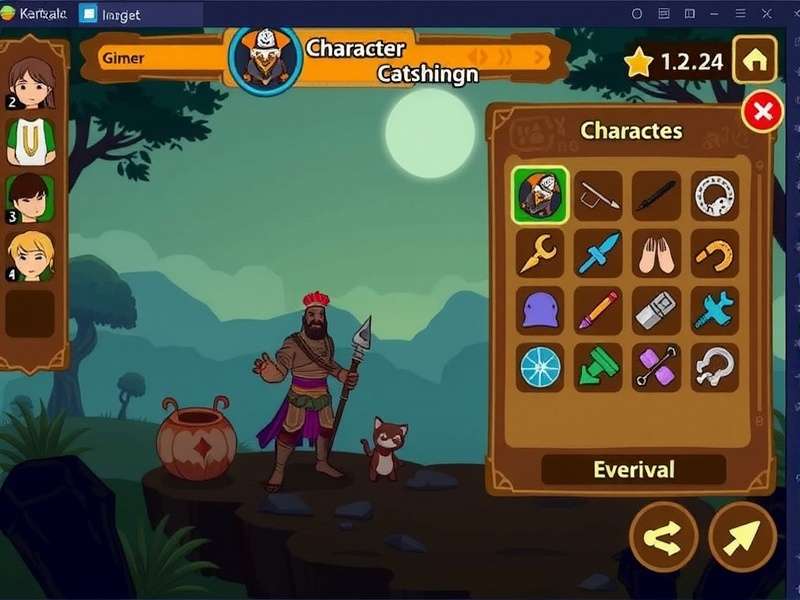Pick the green arrow item slot
The width and height of the screenshot is (800, 600).
coord(598,368)
